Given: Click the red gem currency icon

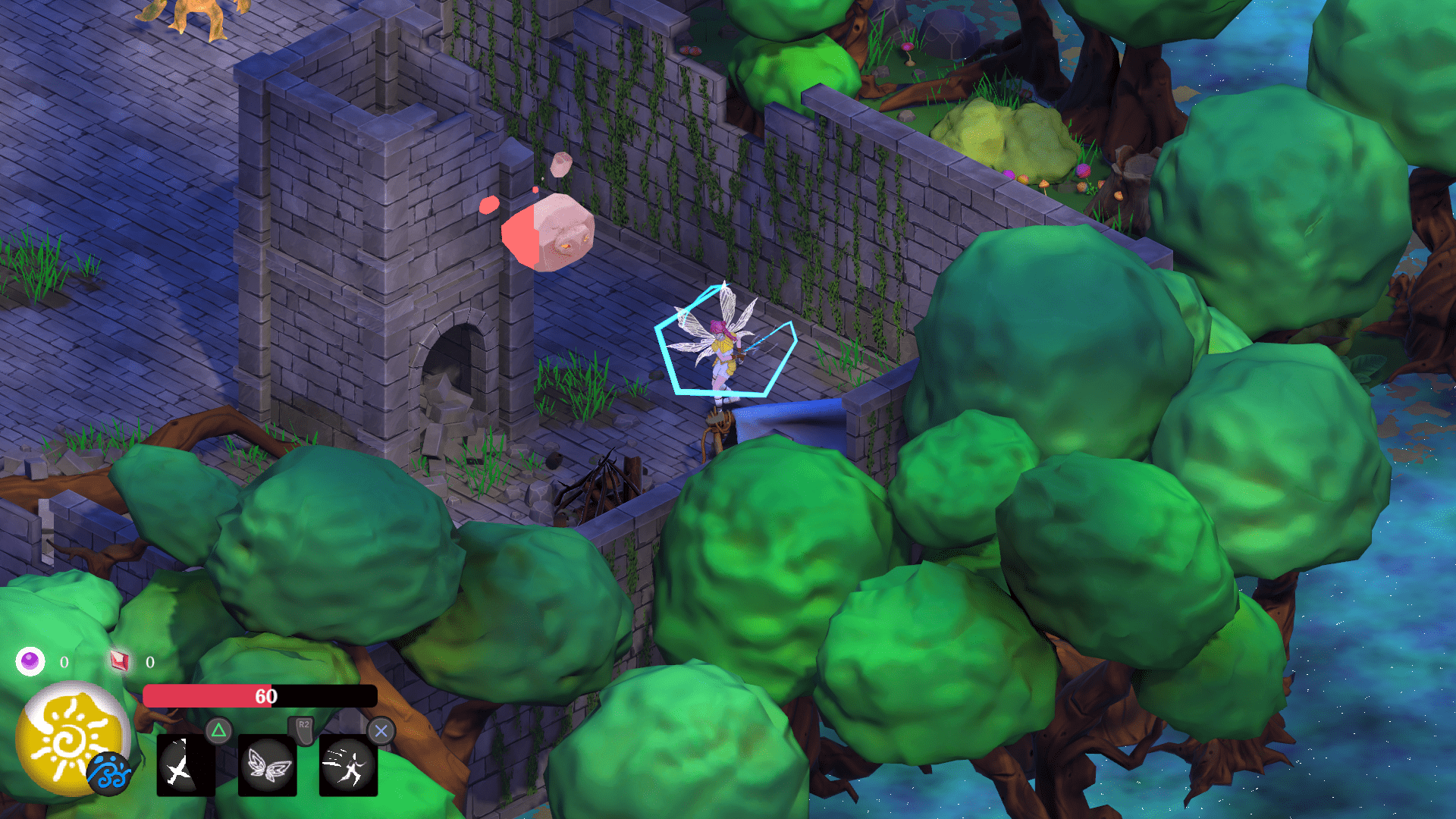Looking at the screenshot, I should point(119,661).
